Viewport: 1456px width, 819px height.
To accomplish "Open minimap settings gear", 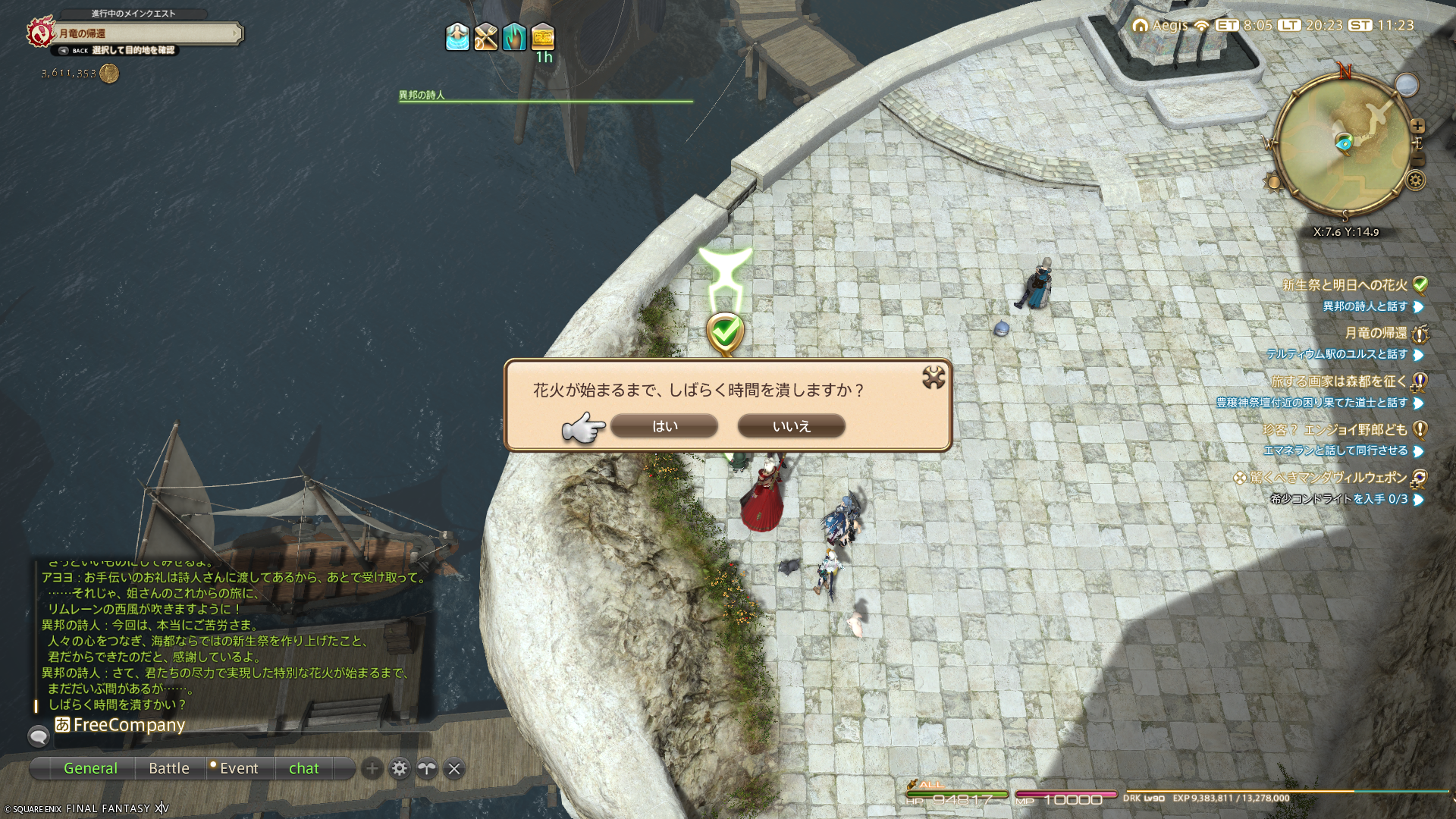I will (x=1416, y=180).
